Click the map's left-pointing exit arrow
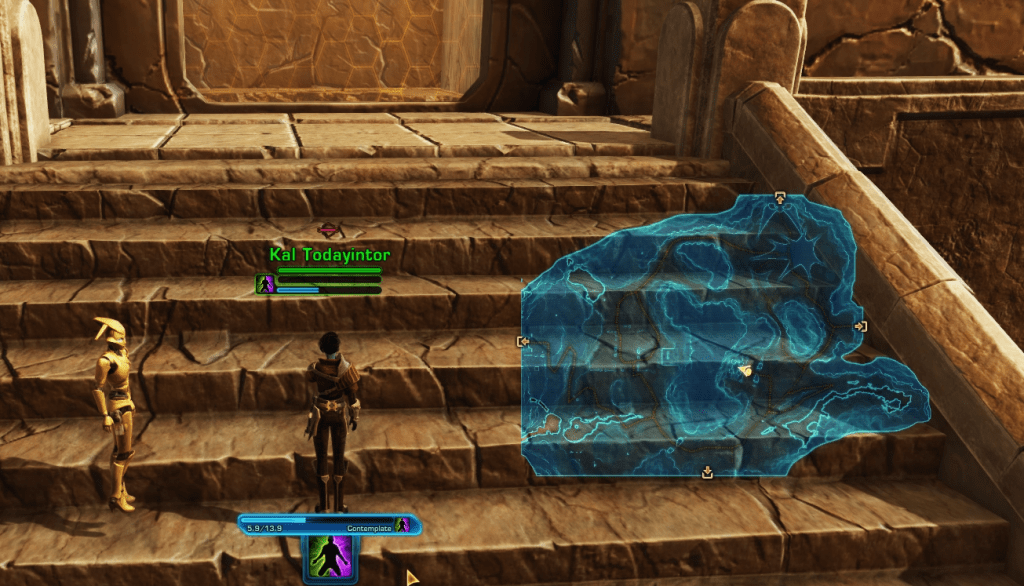The width and height of the screenshot is (1024, 586). (523, 341)
